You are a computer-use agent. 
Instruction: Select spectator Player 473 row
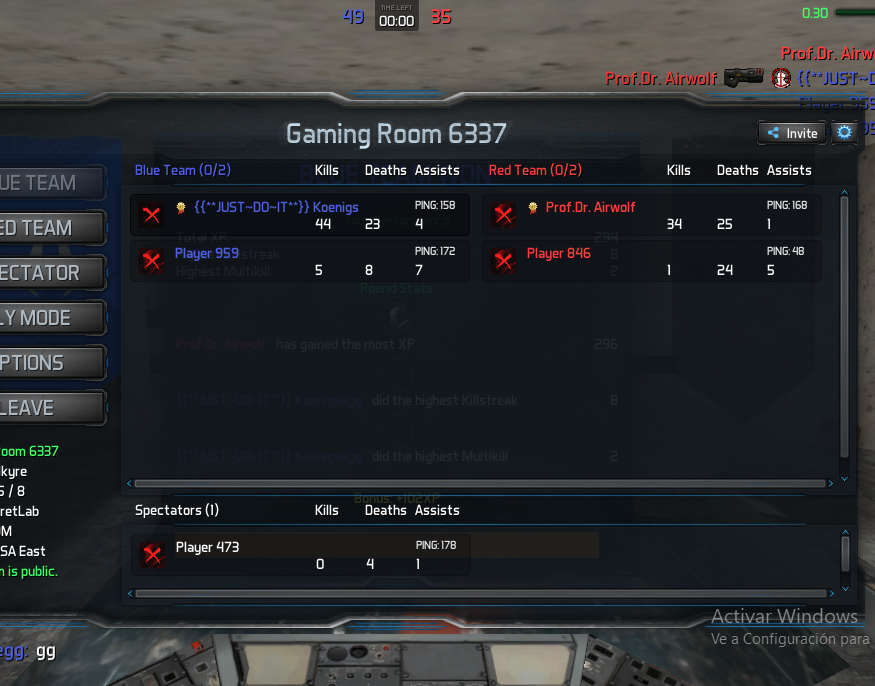(x=300, y=554)
